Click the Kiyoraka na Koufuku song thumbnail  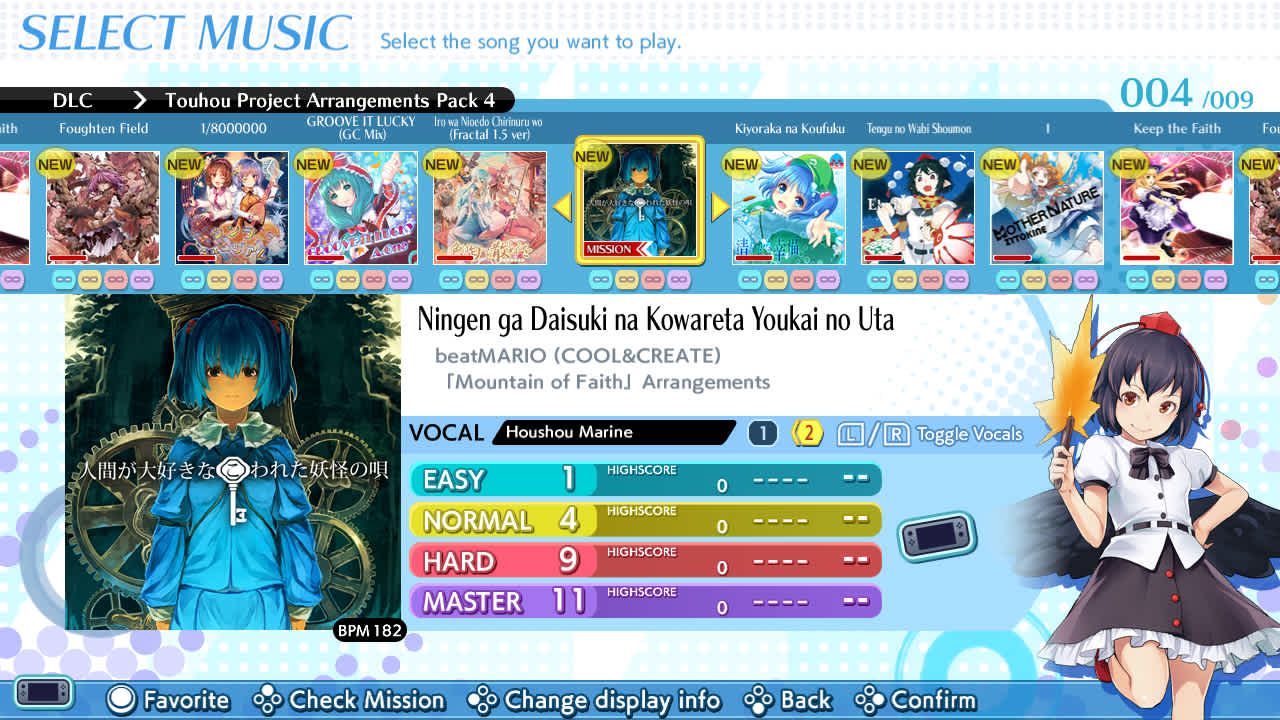click(789, 207)
